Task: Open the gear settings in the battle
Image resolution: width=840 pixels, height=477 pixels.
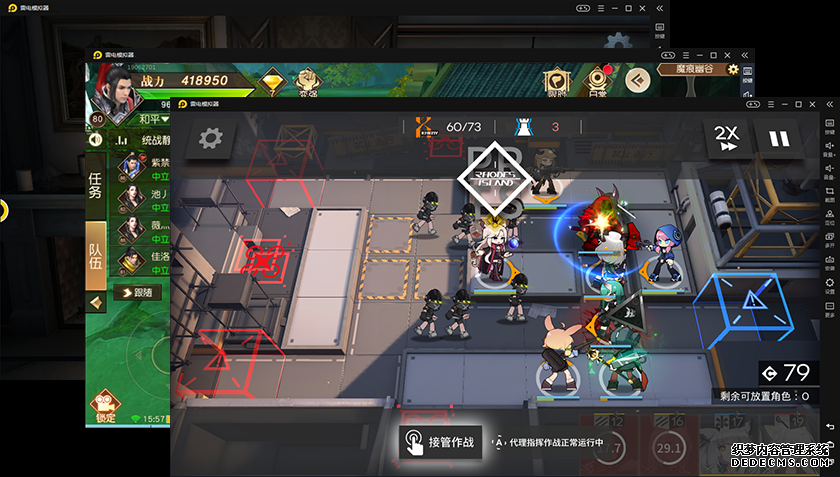Action: tap(210, 139)
